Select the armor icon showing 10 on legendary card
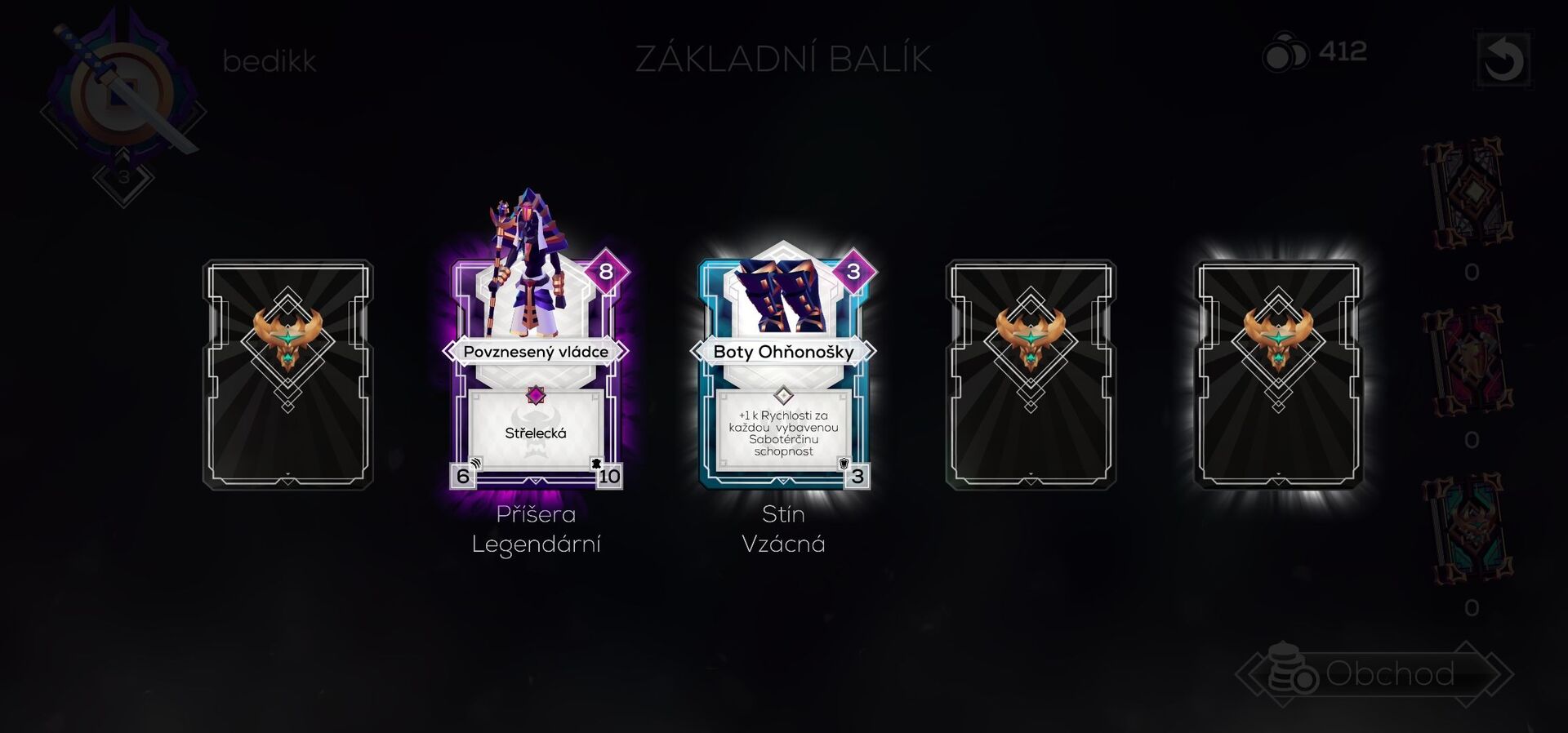 click(x=608, y=474)
